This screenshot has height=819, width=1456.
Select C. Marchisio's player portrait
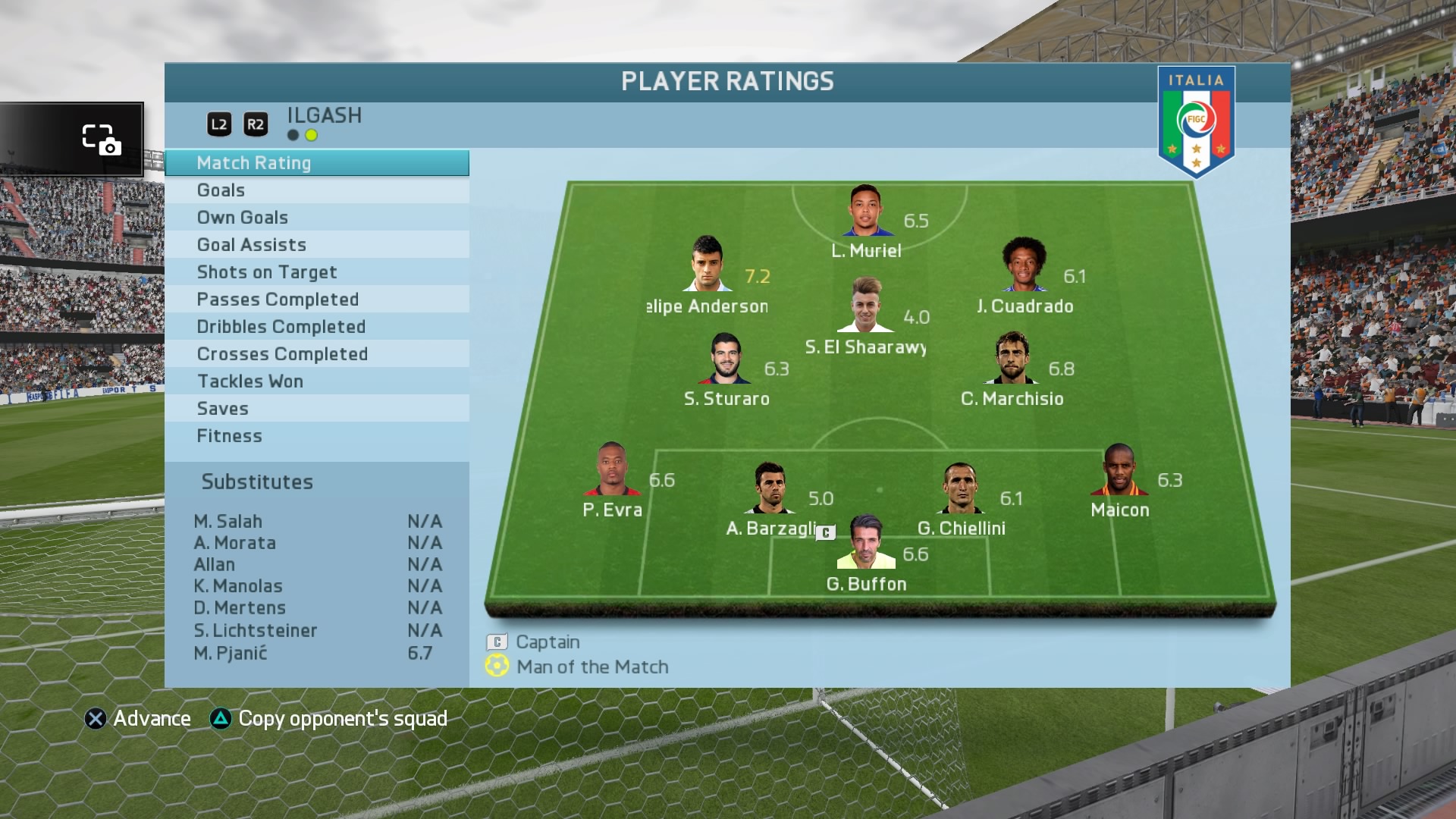pos(1012,357)
